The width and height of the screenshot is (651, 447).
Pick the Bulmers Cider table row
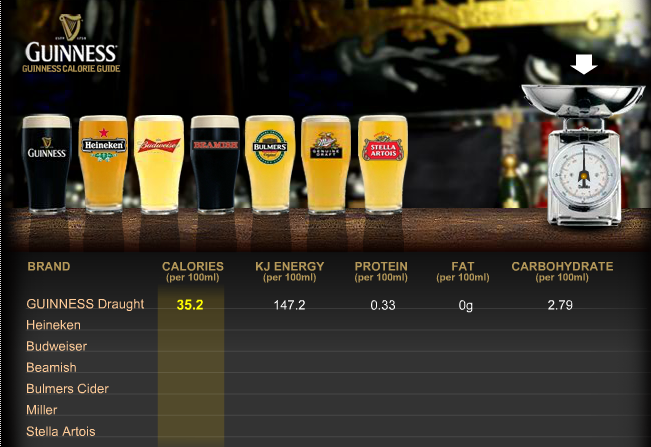click(68, 388)
